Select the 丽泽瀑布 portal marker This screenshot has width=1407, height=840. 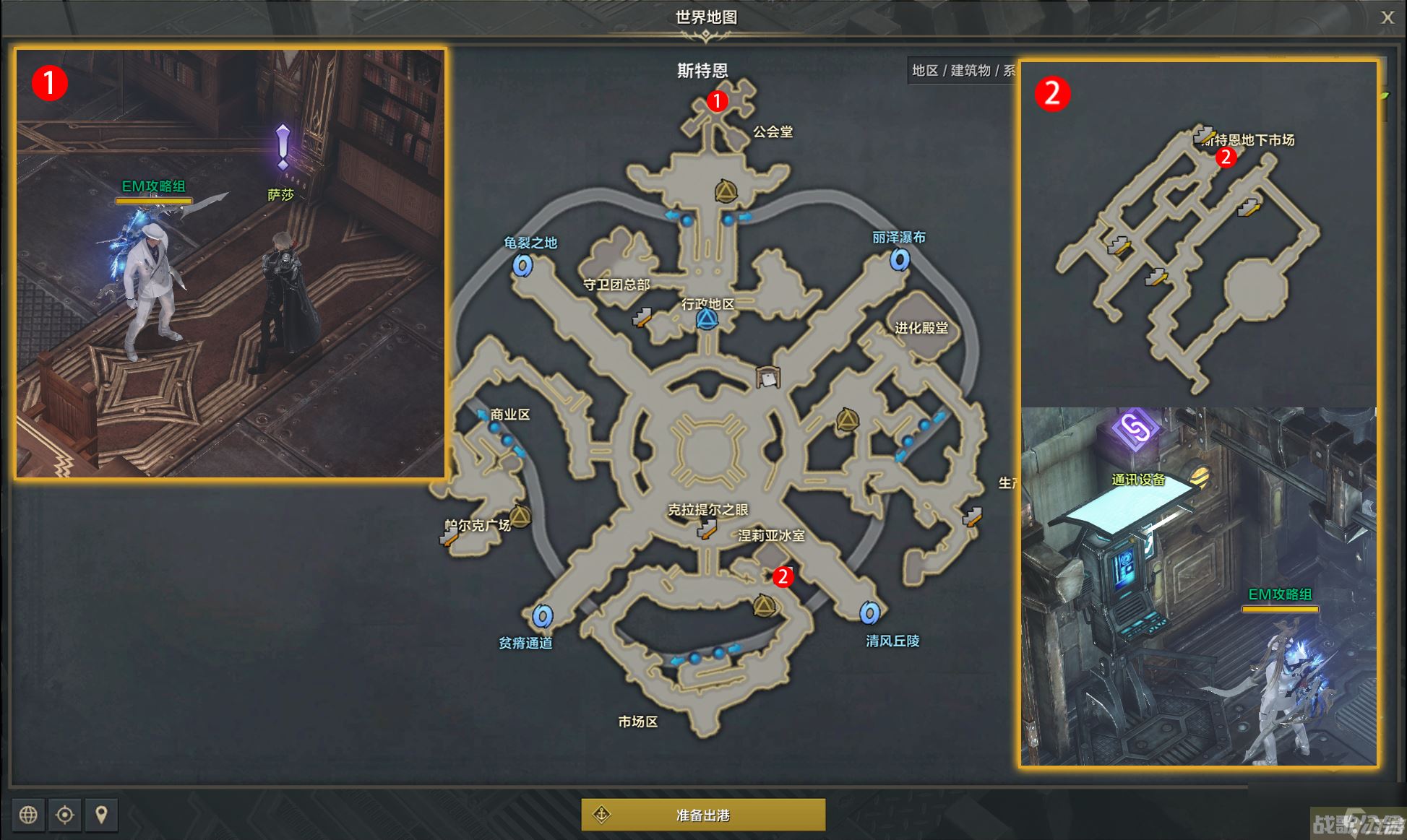click(900, 259)
